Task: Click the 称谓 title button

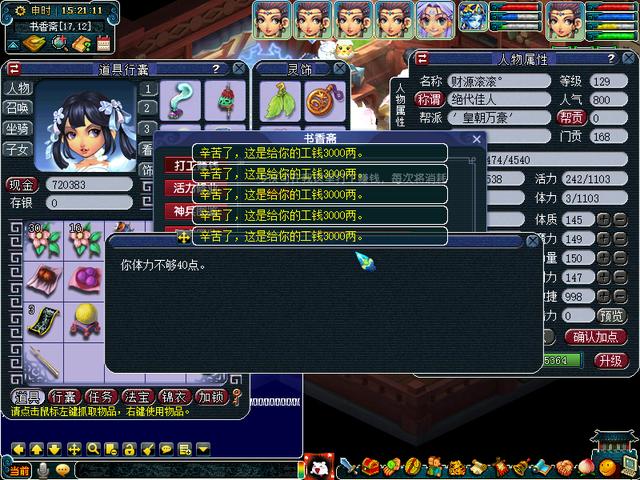Action: pos(429,99)
